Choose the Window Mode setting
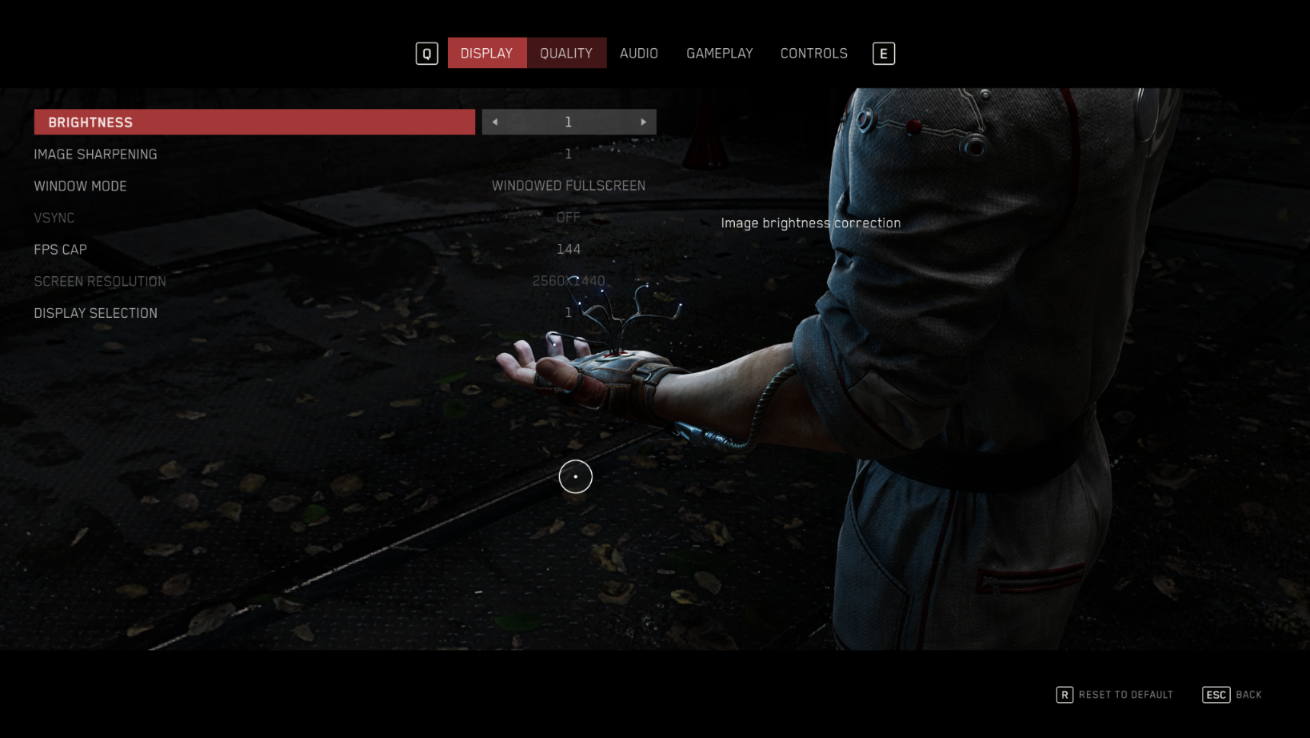The height and width of the screenshot is (738, 1310). coord(81,186)
